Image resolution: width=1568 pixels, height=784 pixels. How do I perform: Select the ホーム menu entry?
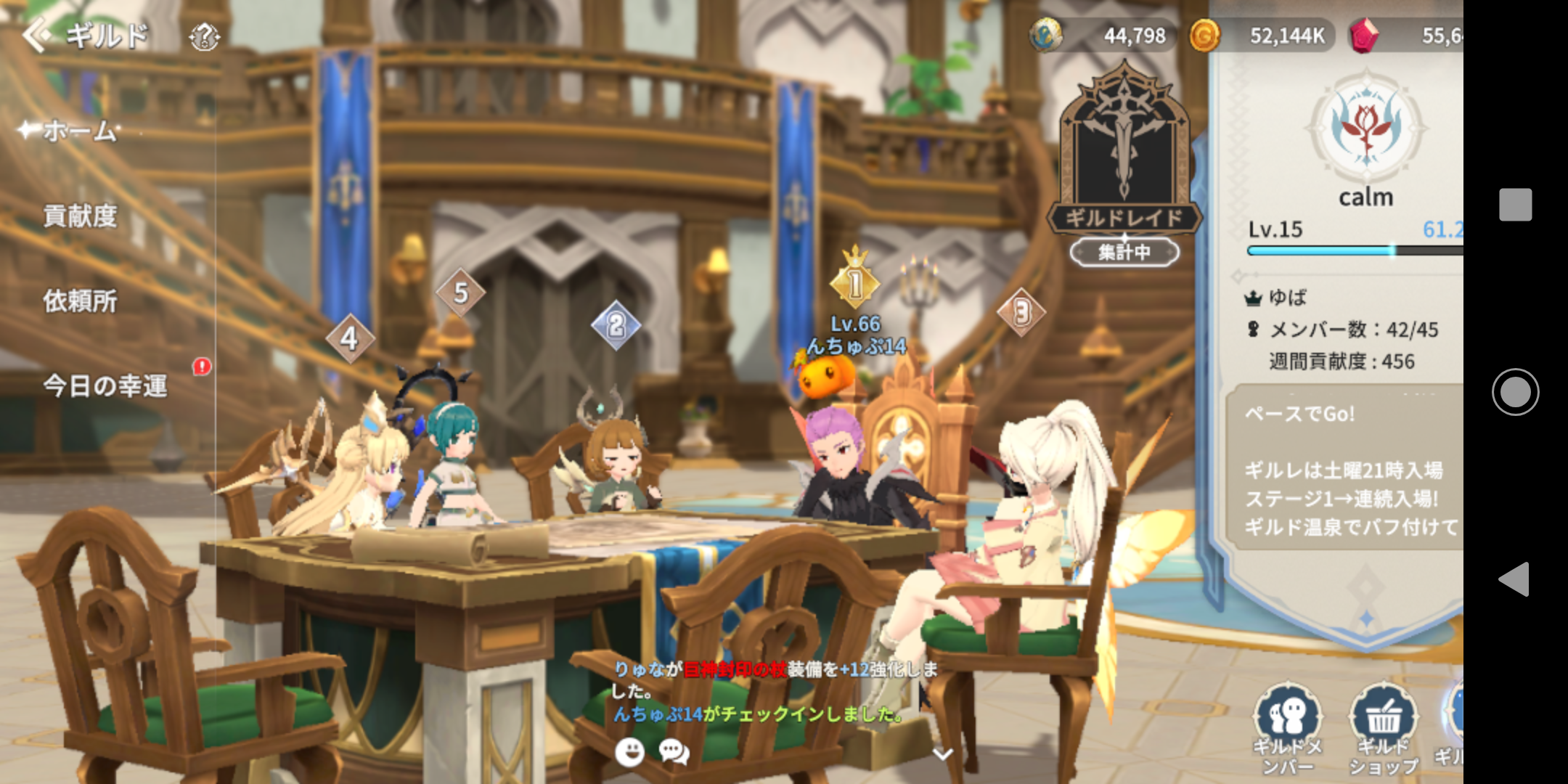pos(80,131)
